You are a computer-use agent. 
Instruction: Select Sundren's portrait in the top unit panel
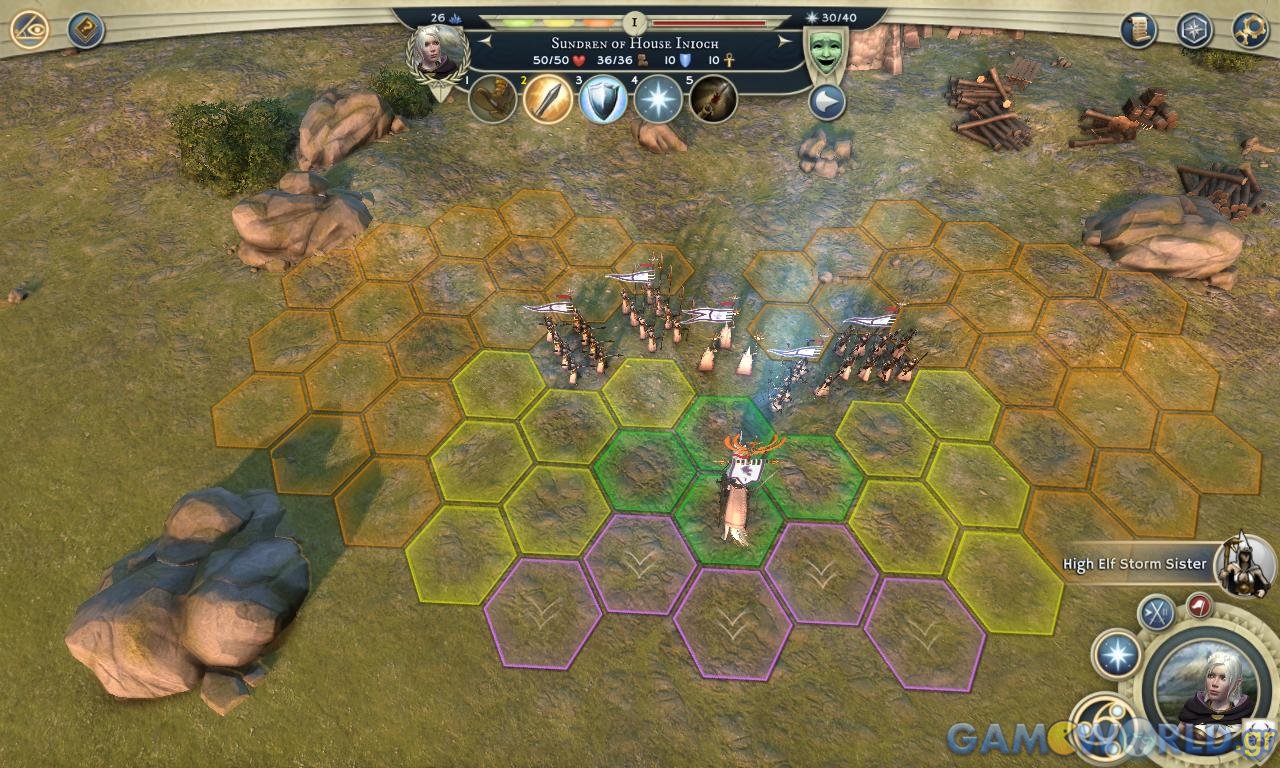(437, 50)
